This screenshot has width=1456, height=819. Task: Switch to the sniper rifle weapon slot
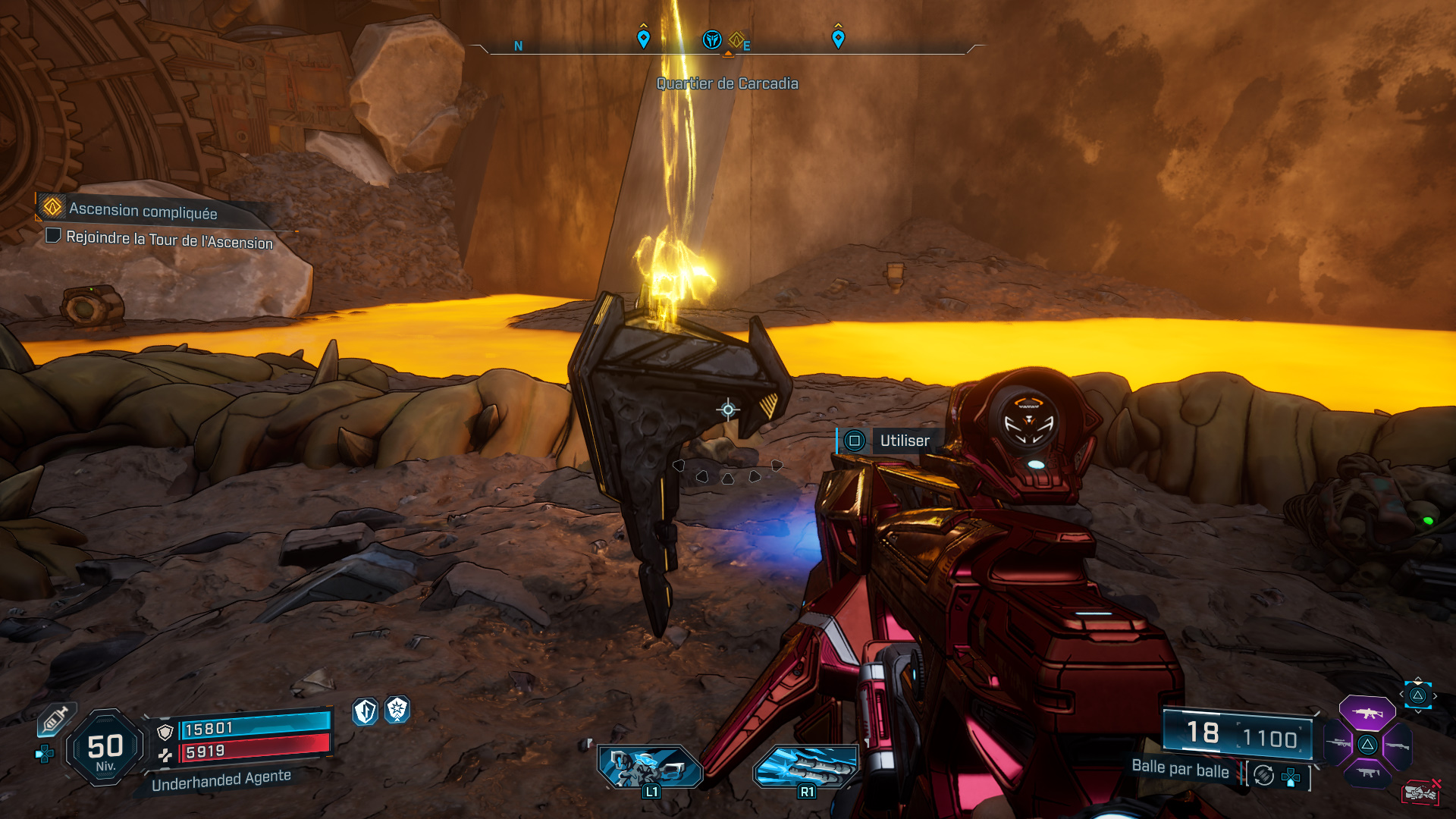pos(1338,744)
